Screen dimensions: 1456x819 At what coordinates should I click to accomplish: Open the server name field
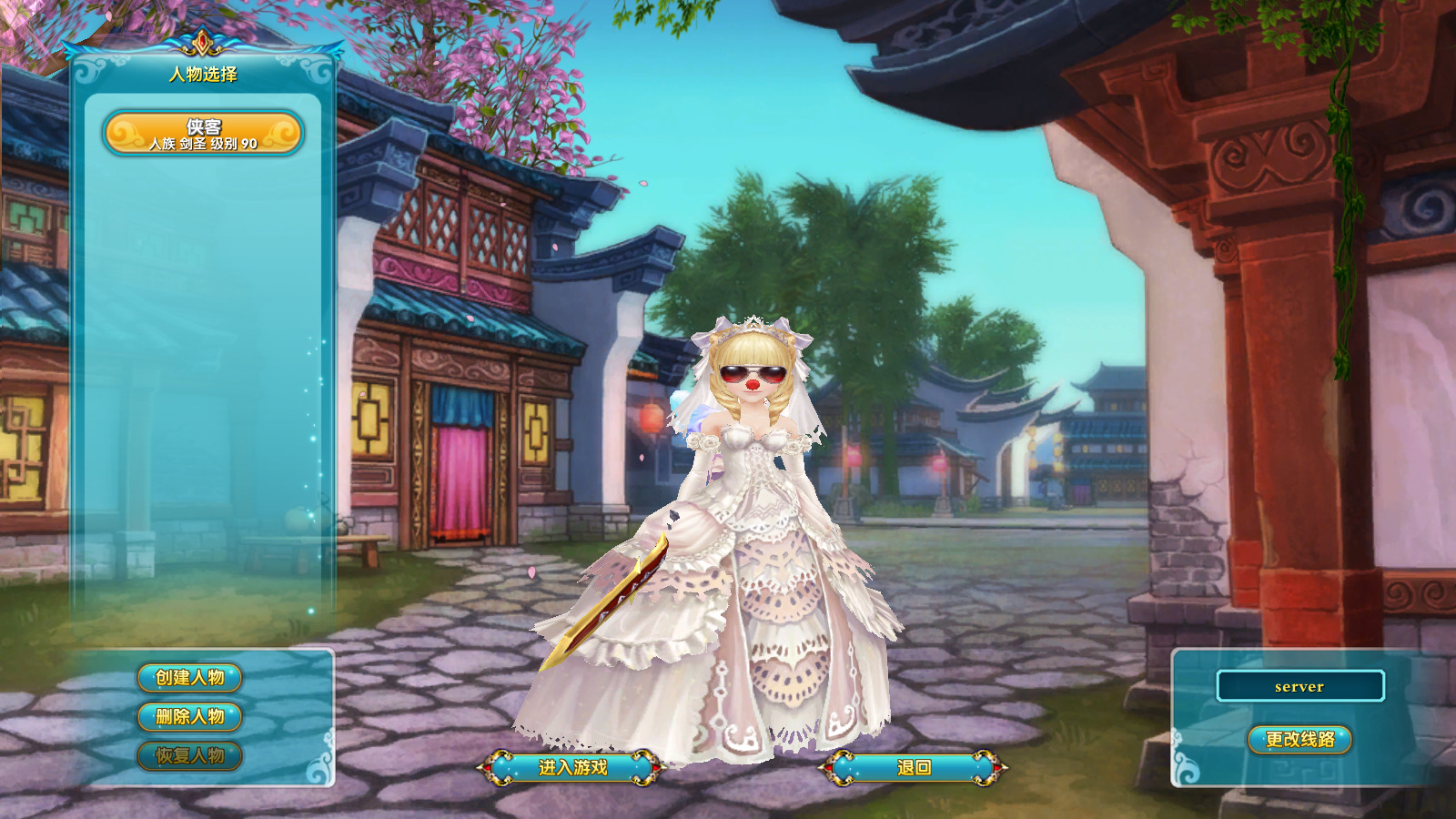(x=1300, y=688)
